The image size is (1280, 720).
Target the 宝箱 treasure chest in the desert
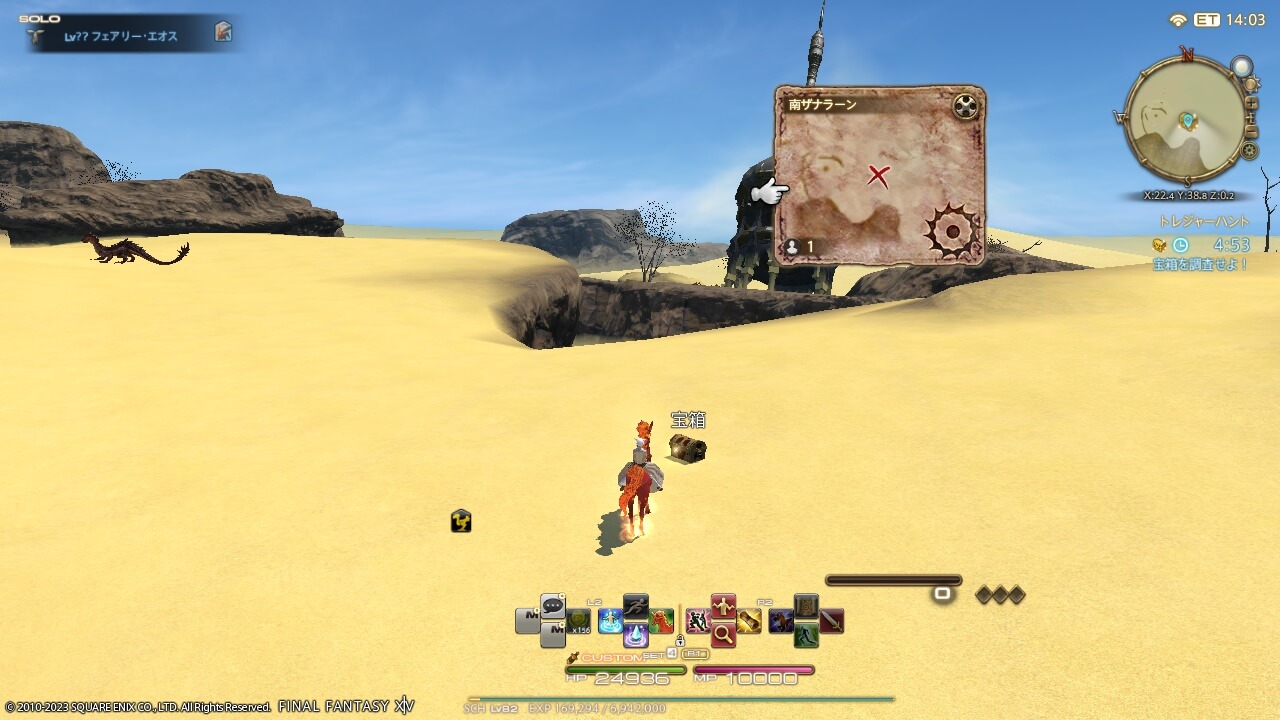[687, 450]
